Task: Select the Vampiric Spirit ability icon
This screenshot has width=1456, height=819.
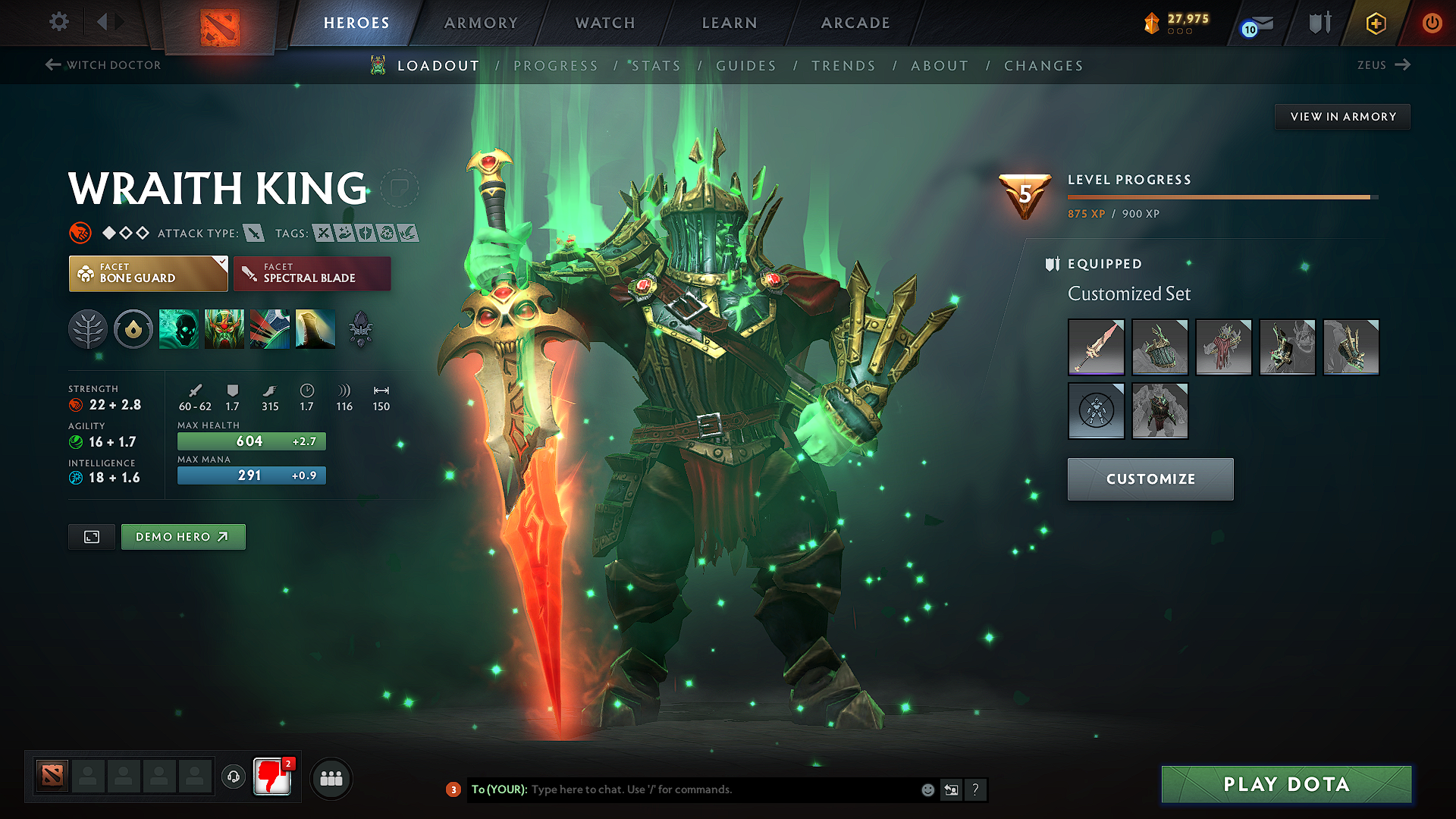Action: 224,329
